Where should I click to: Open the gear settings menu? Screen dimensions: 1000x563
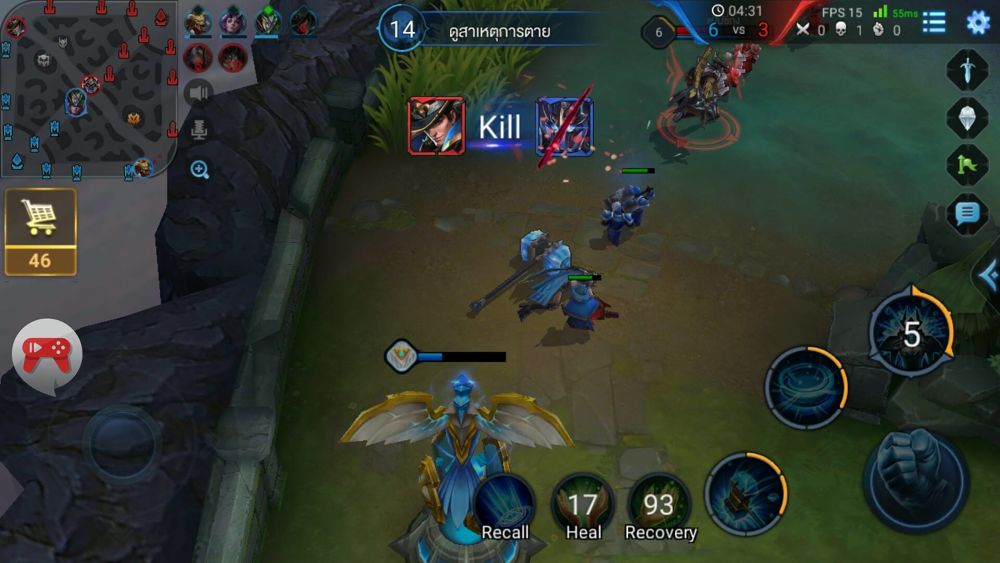point(977,22)
